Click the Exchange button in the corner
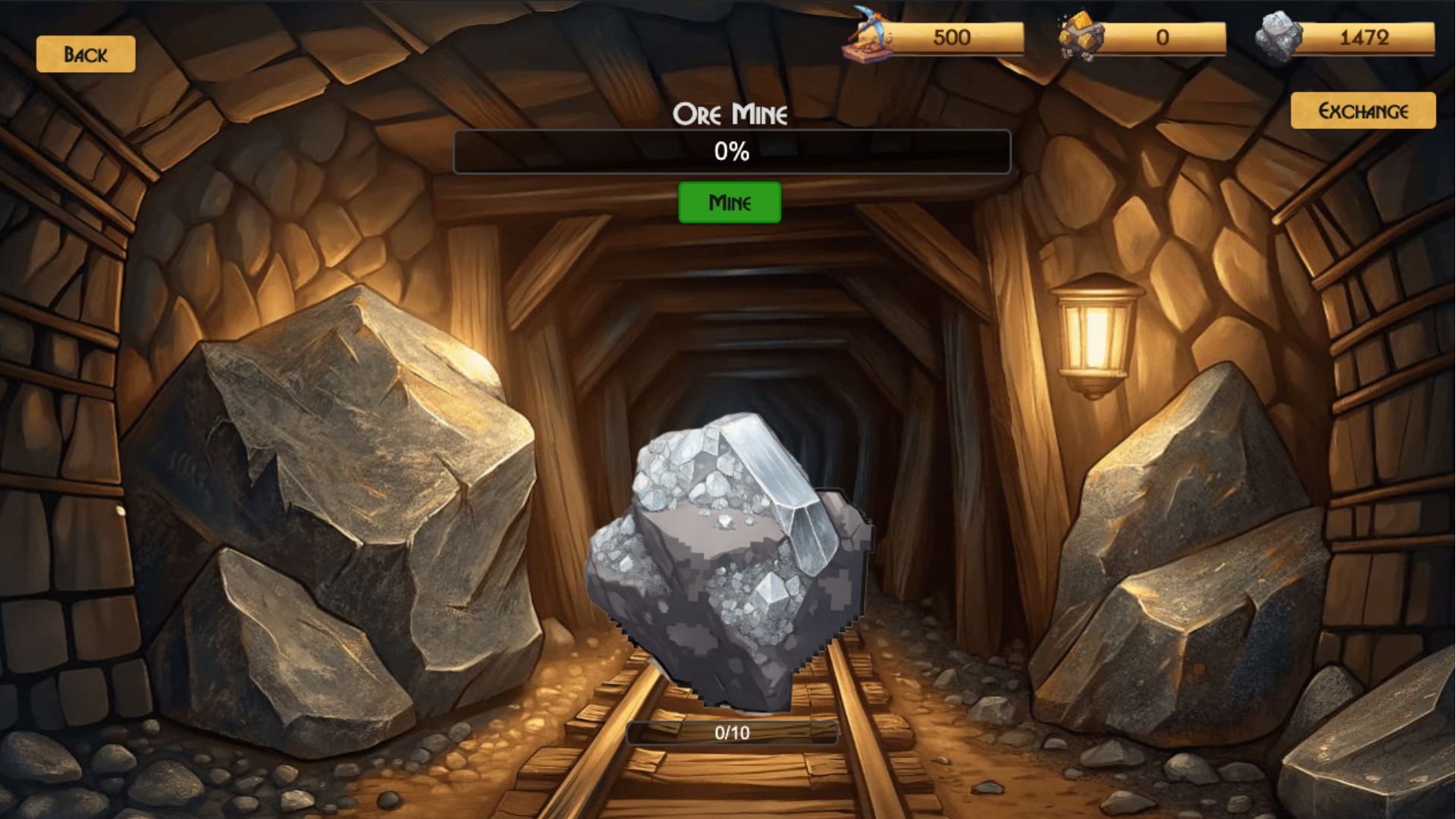The width and height of the screenshot is (1456, 819). click(1363, 109)
